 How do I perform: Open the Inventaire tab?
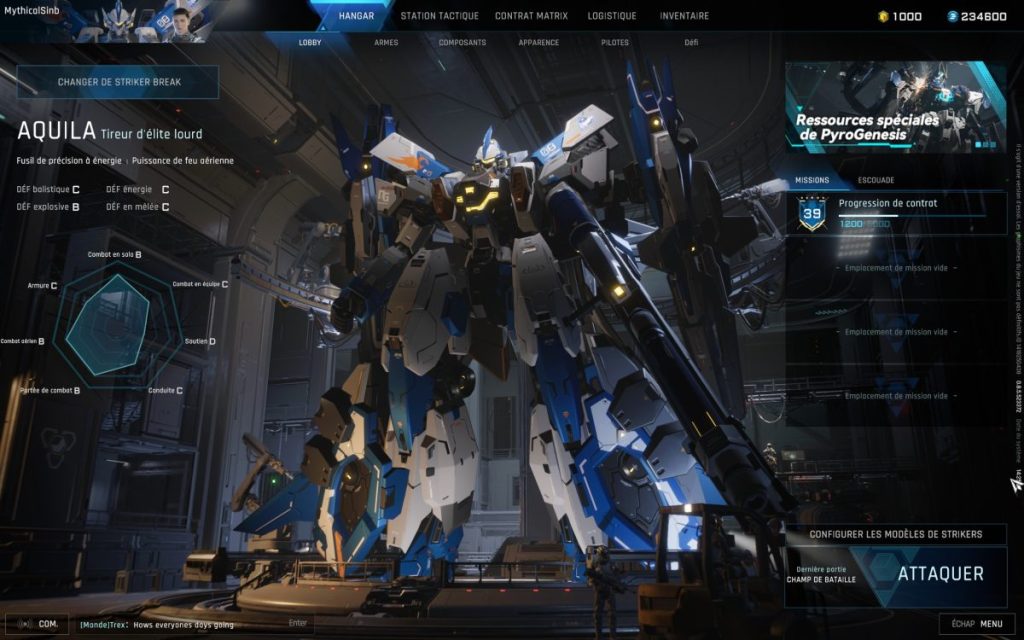pos(684,16)
